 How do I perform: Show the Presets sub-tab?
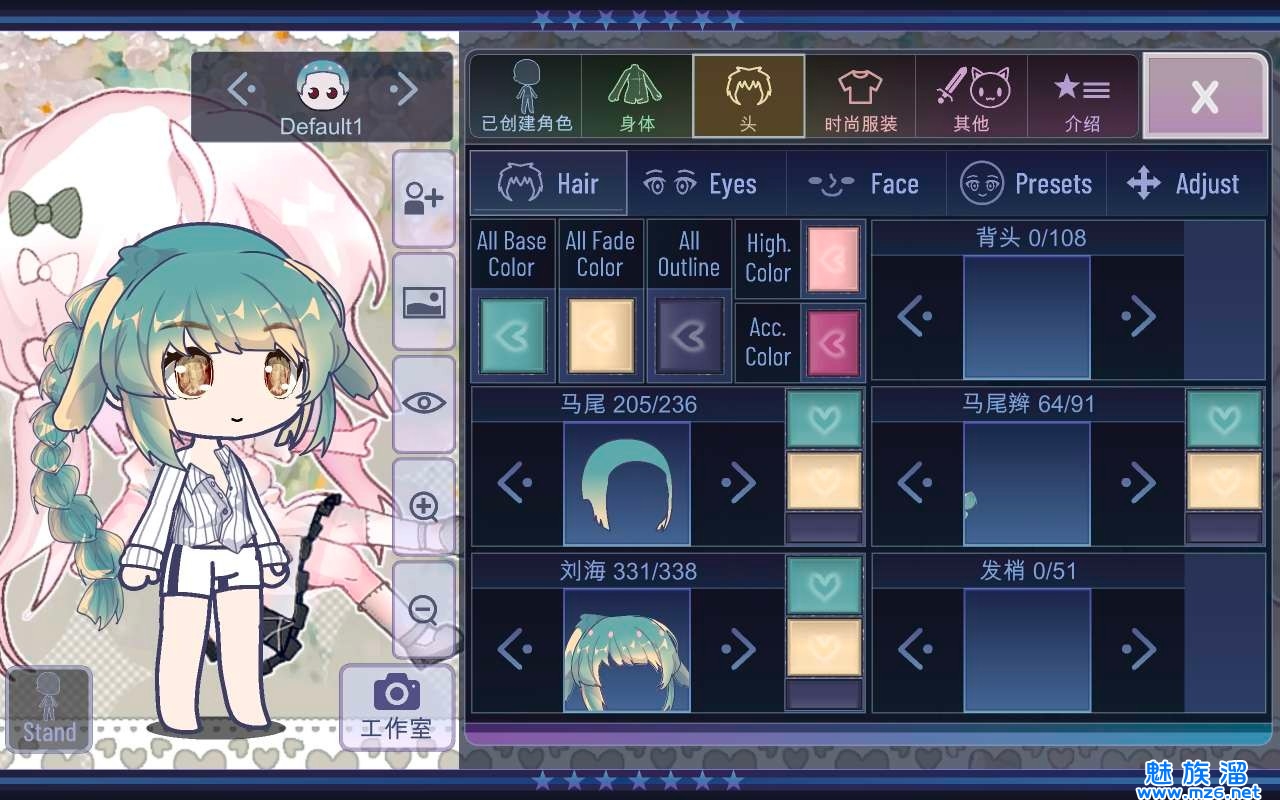coord(1027,184)
